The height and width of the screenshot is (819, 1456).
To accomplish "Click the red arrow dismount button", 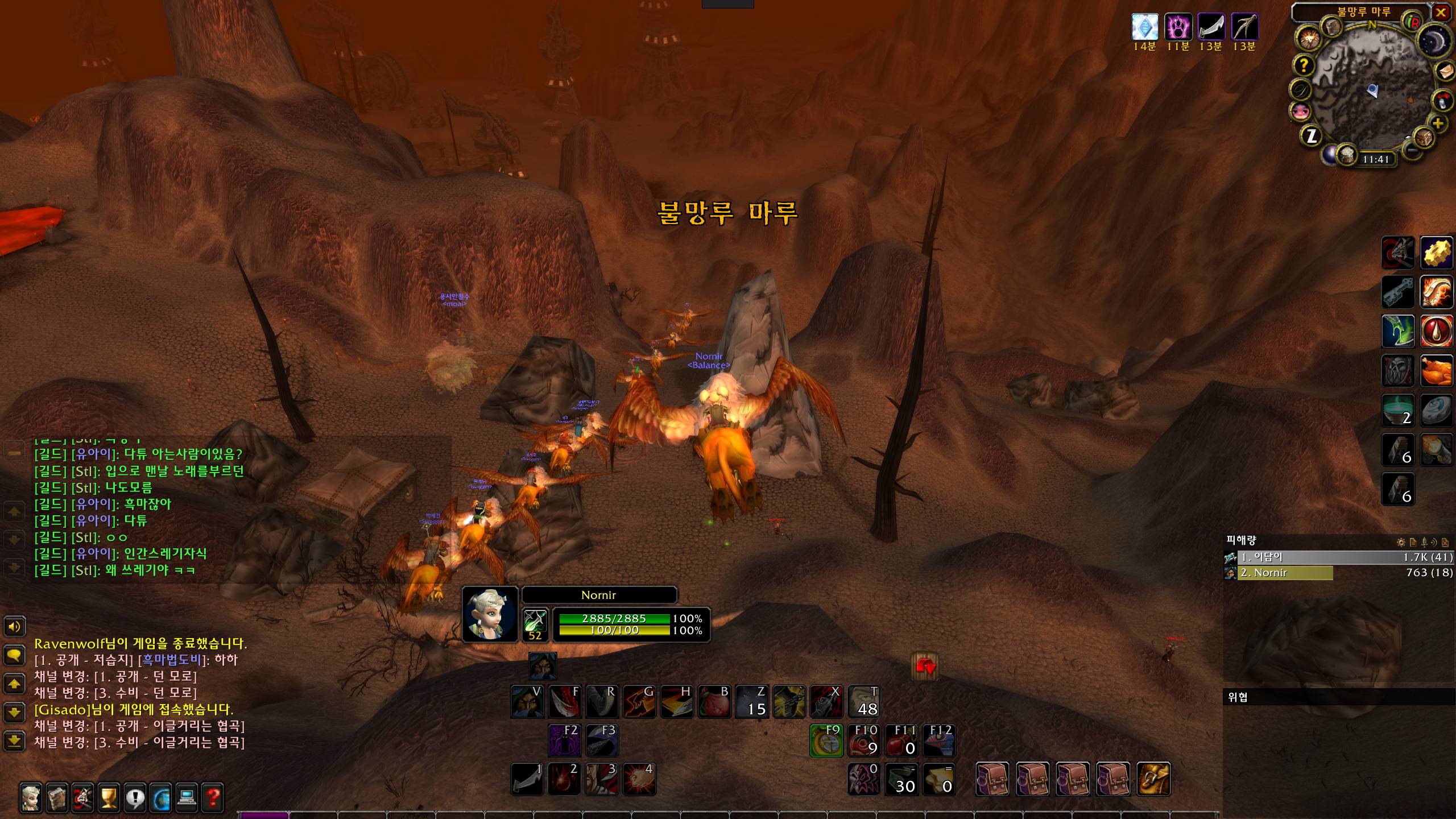I will click(x=924, y=667).
